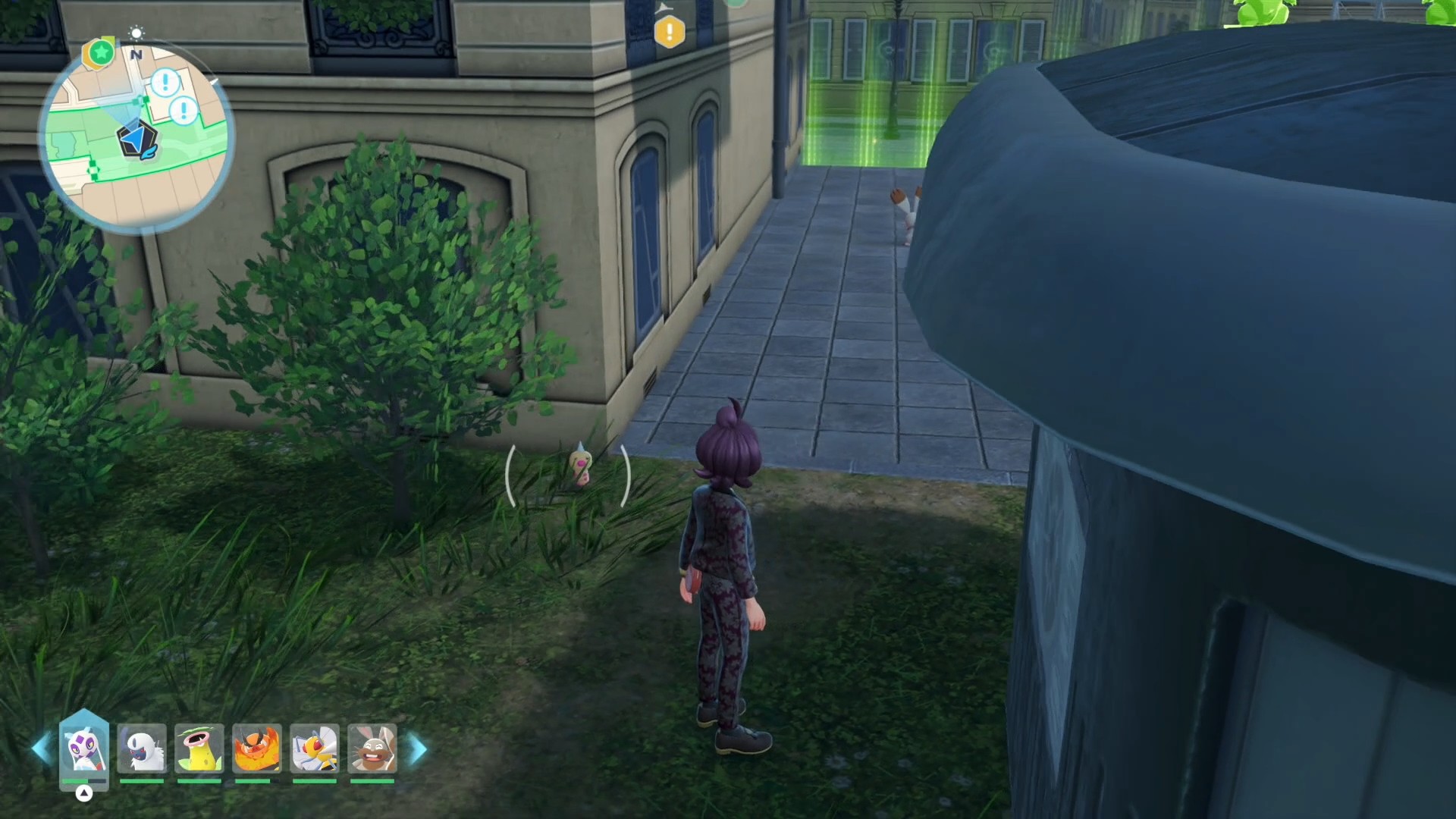Open the circular minimap

click(136, 136)
